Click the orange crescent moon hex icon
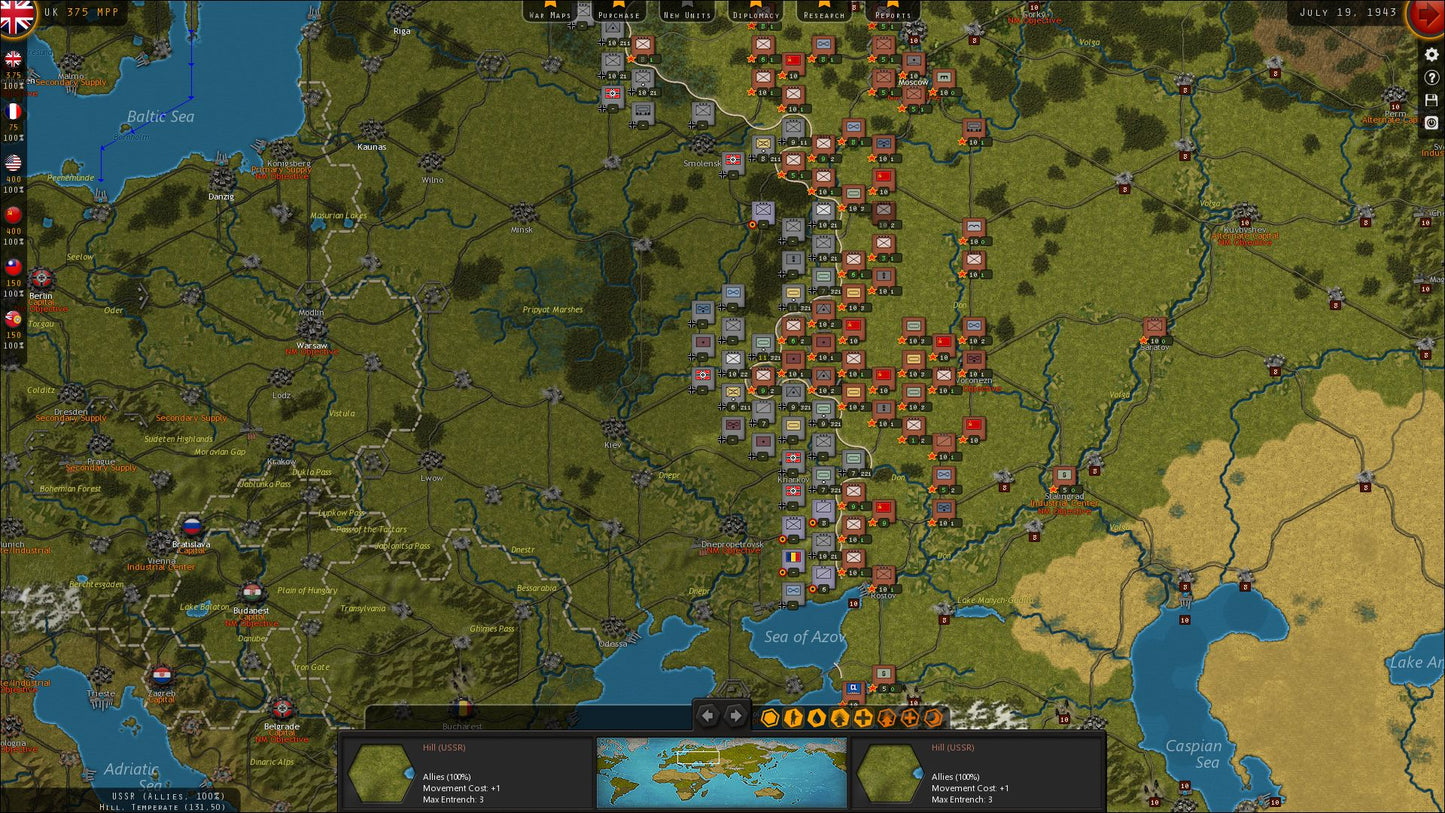Image resolution: width=1445 pixels, height=813 pixels. pos(932,717)
